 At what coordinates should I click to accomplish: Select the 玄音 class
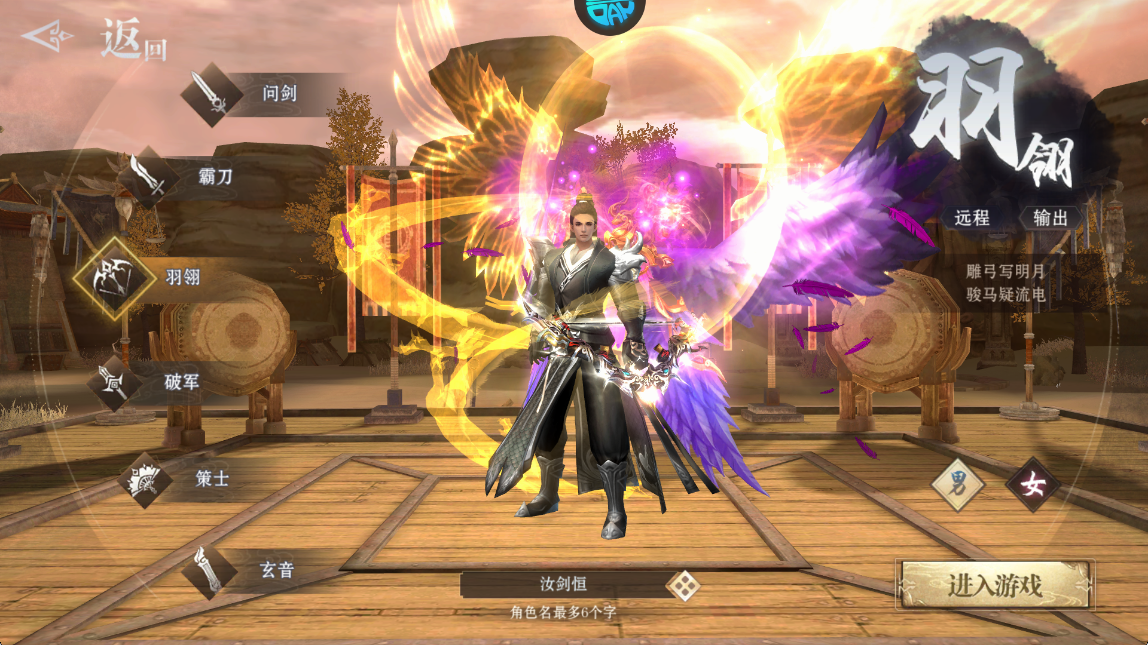(x=240, y=571)
